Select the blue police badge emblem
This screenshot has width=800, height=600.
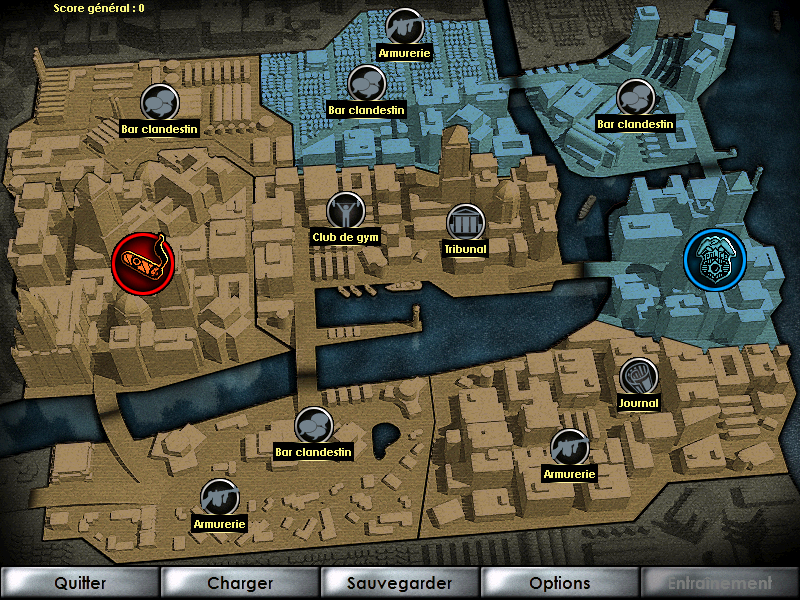(x=714, y=258)
